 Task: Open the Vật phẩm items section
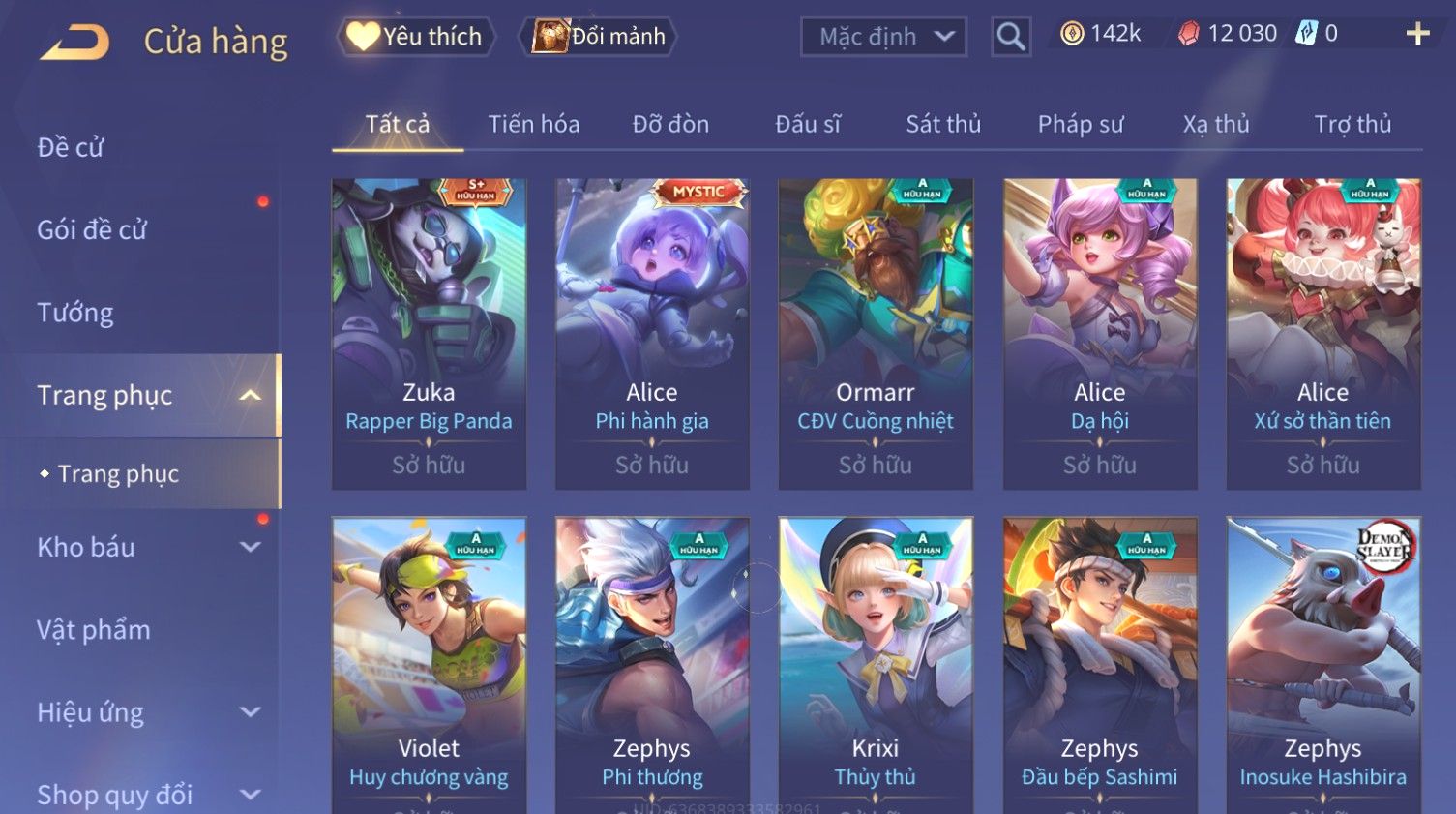(94, 630)
